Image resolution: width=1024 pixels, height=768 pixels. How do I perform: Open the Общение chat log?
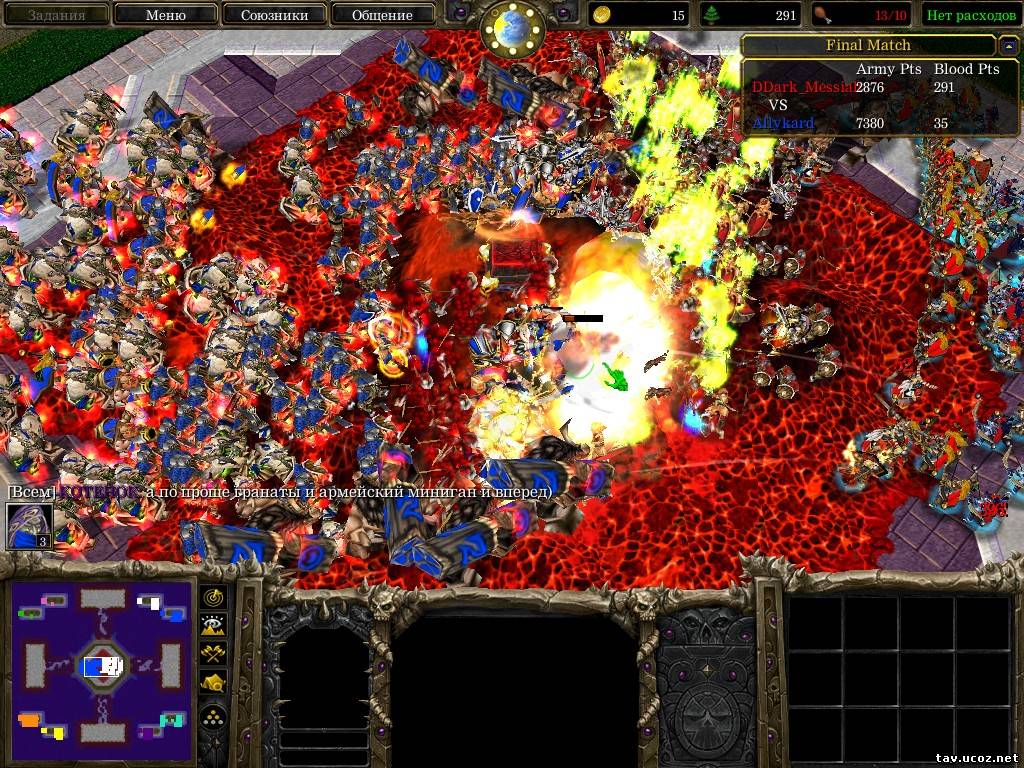point(382,15)
